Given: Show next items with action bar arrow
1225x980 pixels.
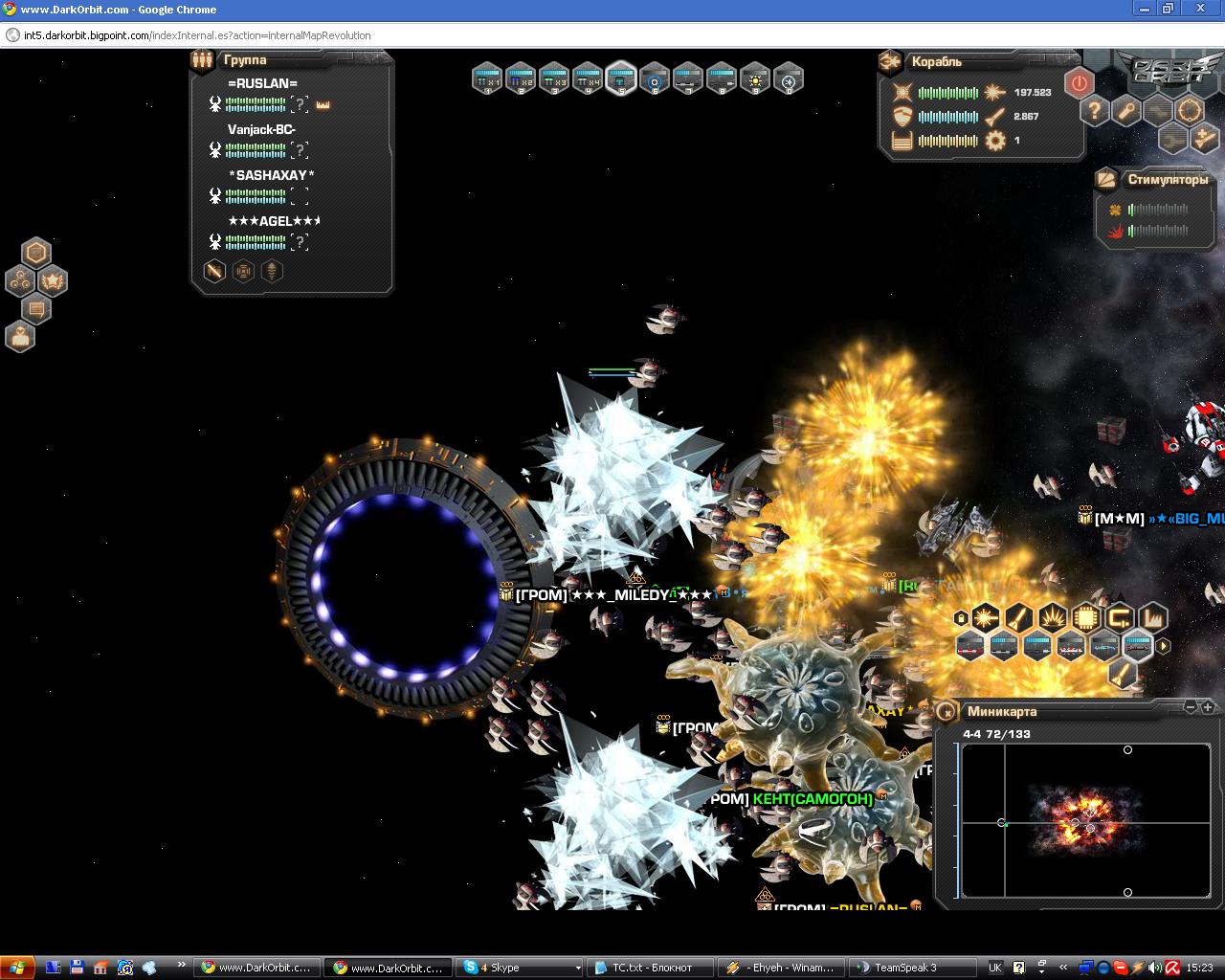Looking at the screenshot, I should [x=1164, y=647].
